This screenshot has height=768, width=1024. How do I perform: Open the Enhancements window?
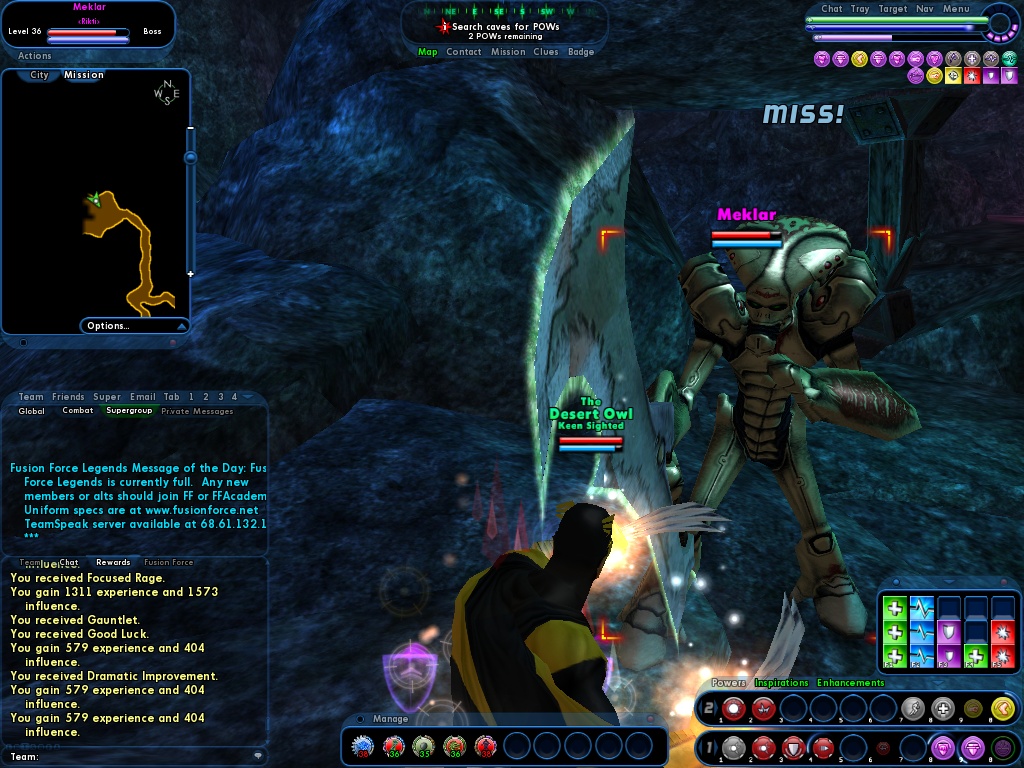[x=850, y=683]
